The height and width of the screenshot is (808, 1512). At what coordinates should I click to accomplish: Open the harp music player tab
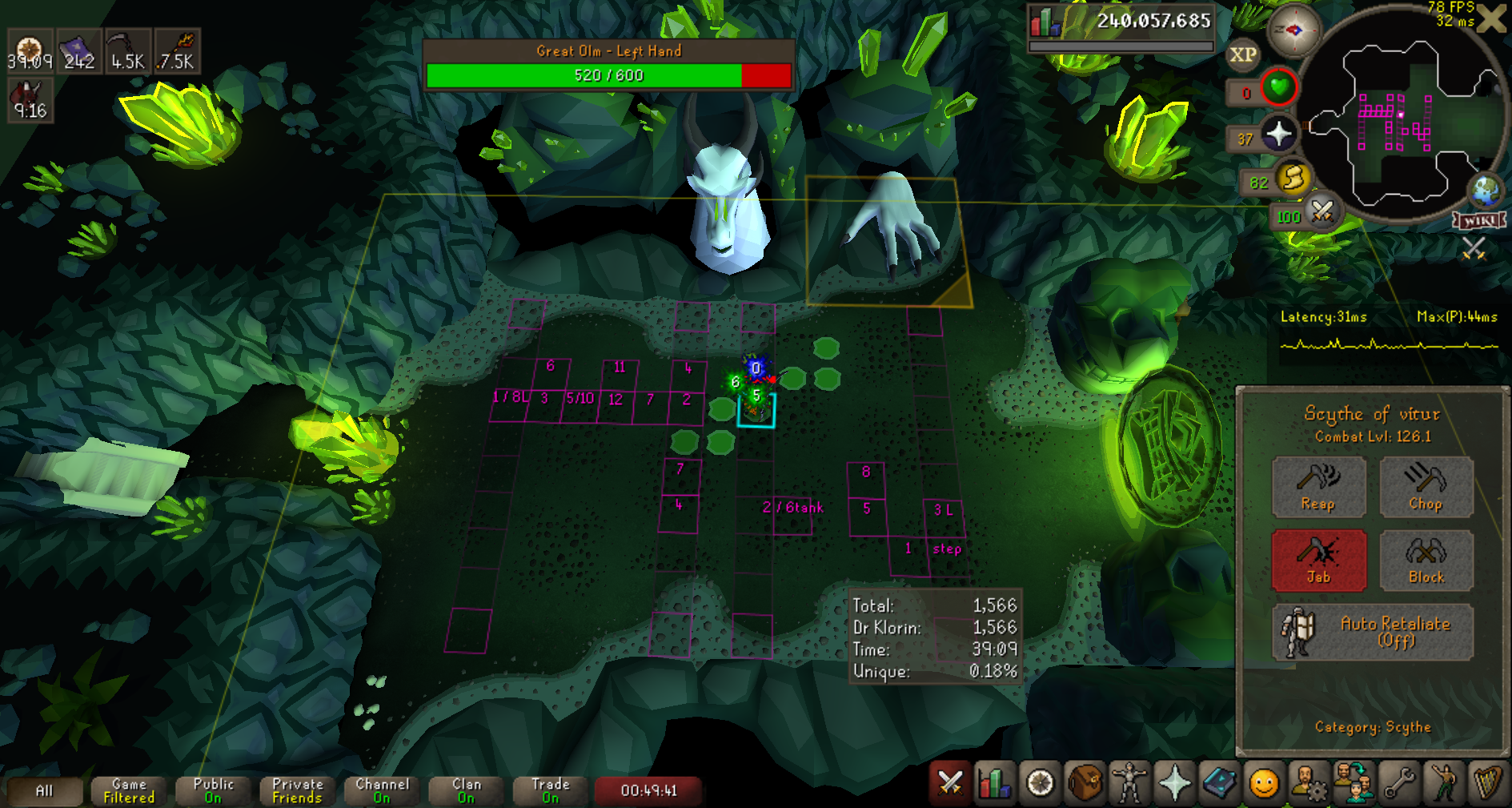coord(1488,782)
